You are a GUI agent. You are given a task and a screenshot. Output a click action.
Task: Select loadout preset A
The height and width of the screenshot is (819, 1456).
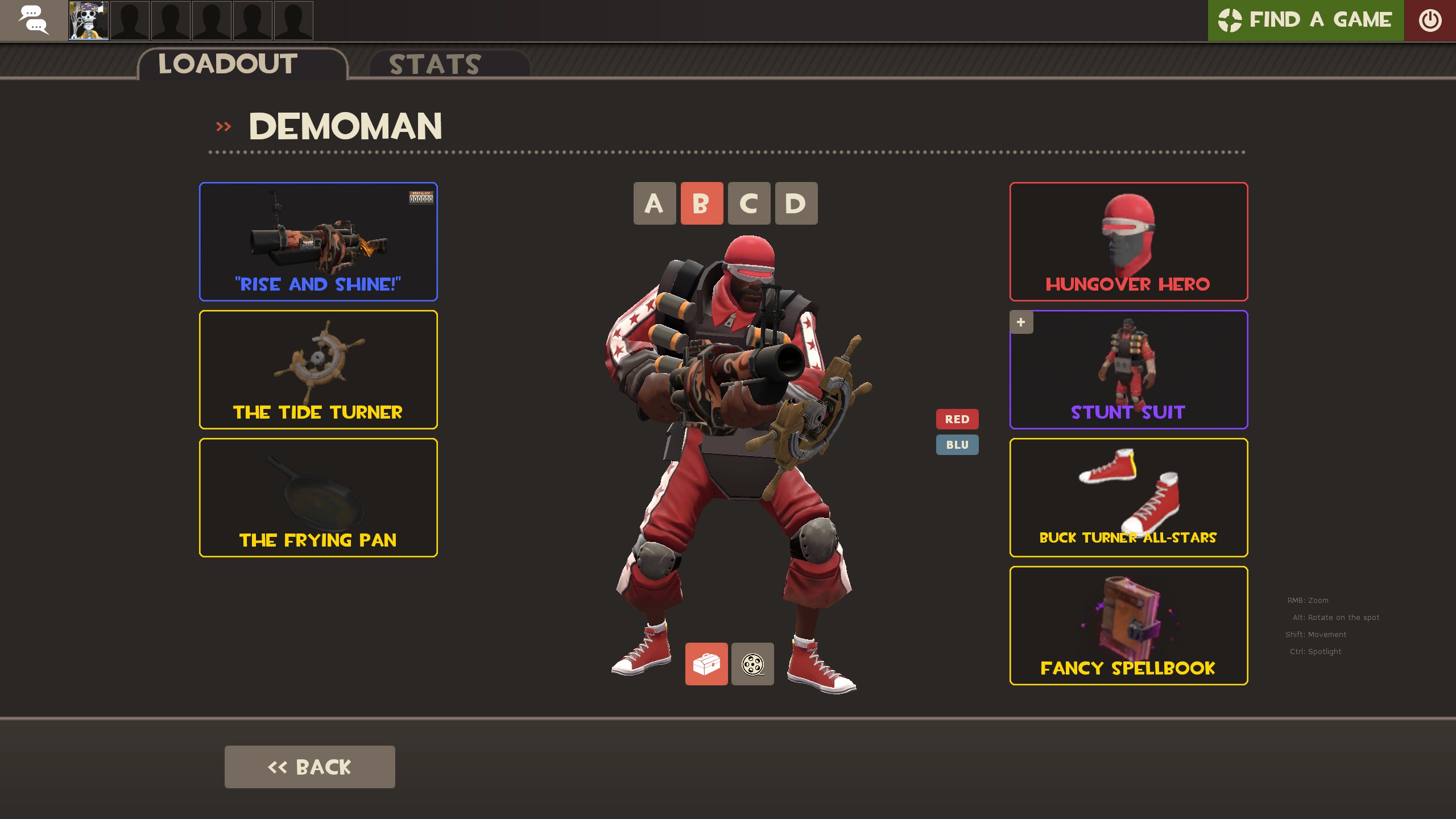point(655,204)
